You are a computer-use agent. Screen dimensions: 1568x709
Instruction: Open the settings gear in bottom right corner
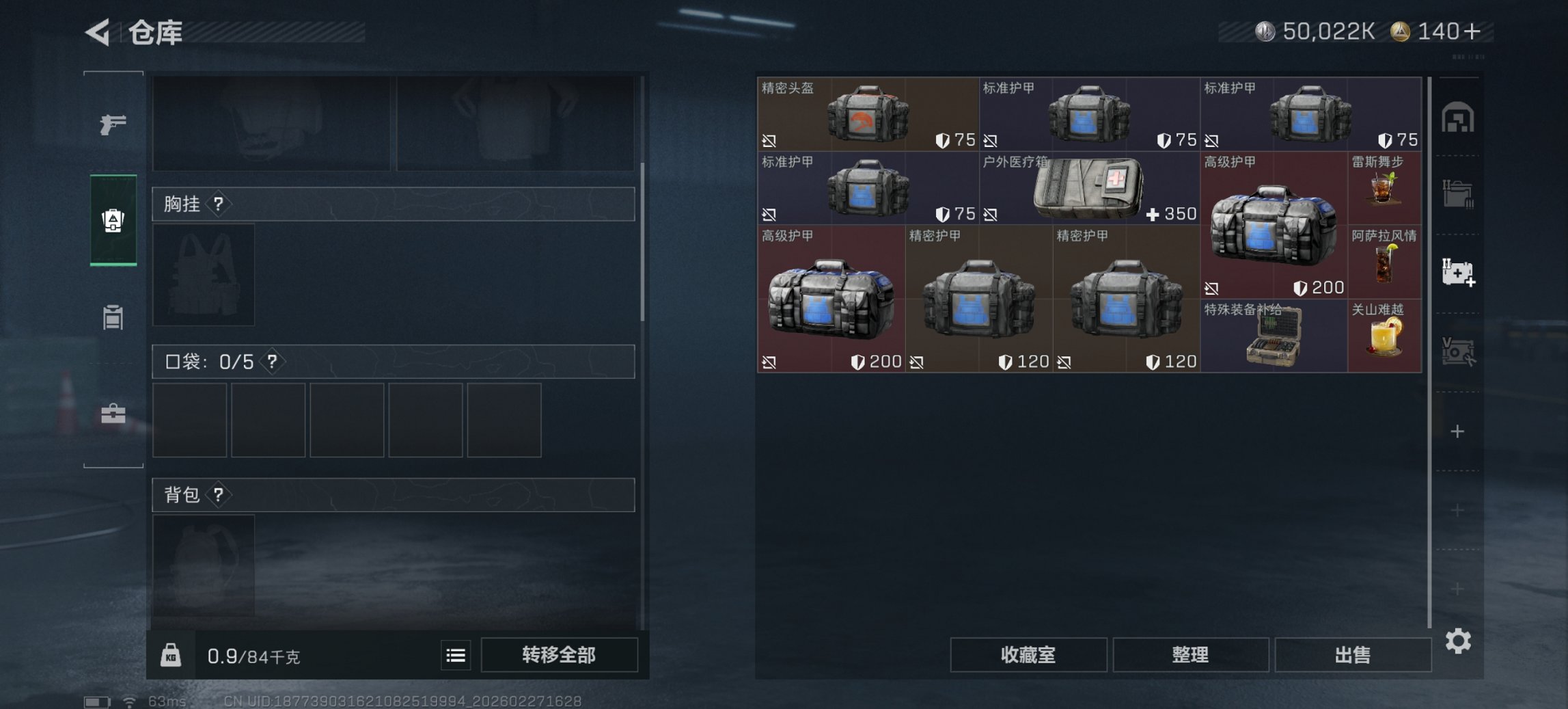[1459, 641]
